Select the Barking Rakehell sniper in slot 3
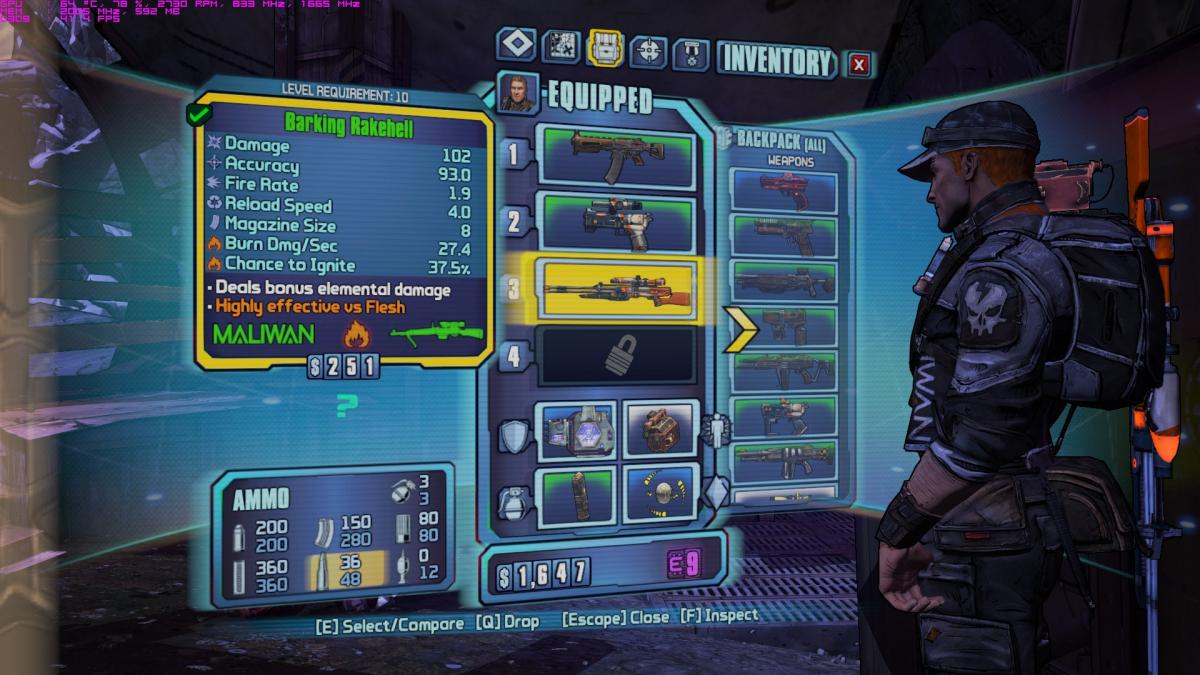 (615, 288)
